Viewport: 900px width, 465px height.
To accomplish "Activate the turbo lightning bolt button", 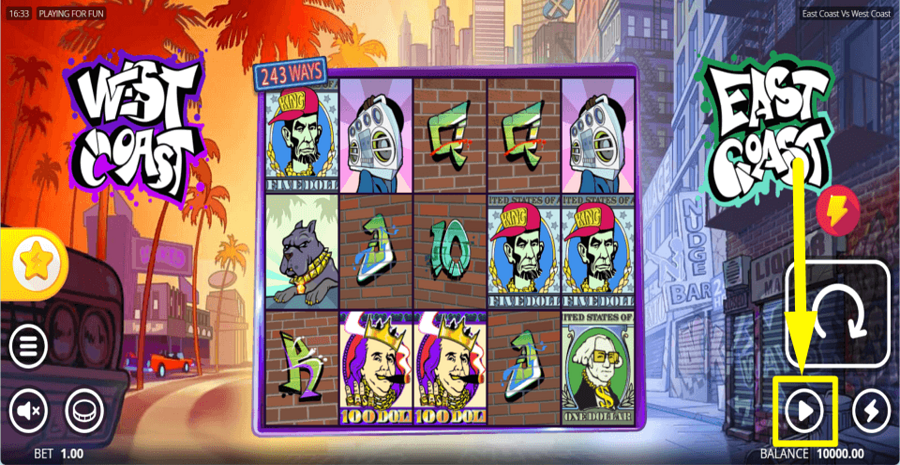I will [871, 410].
